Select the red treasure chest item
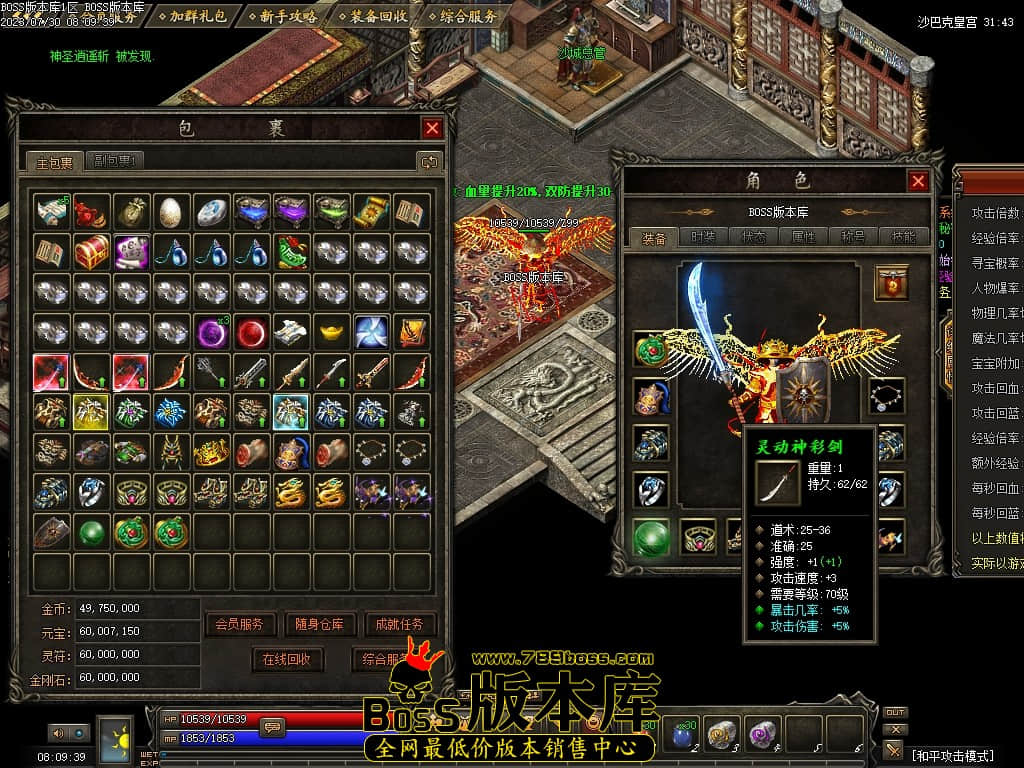Viewport: 1024px width, 768px height. coord(91,250)
